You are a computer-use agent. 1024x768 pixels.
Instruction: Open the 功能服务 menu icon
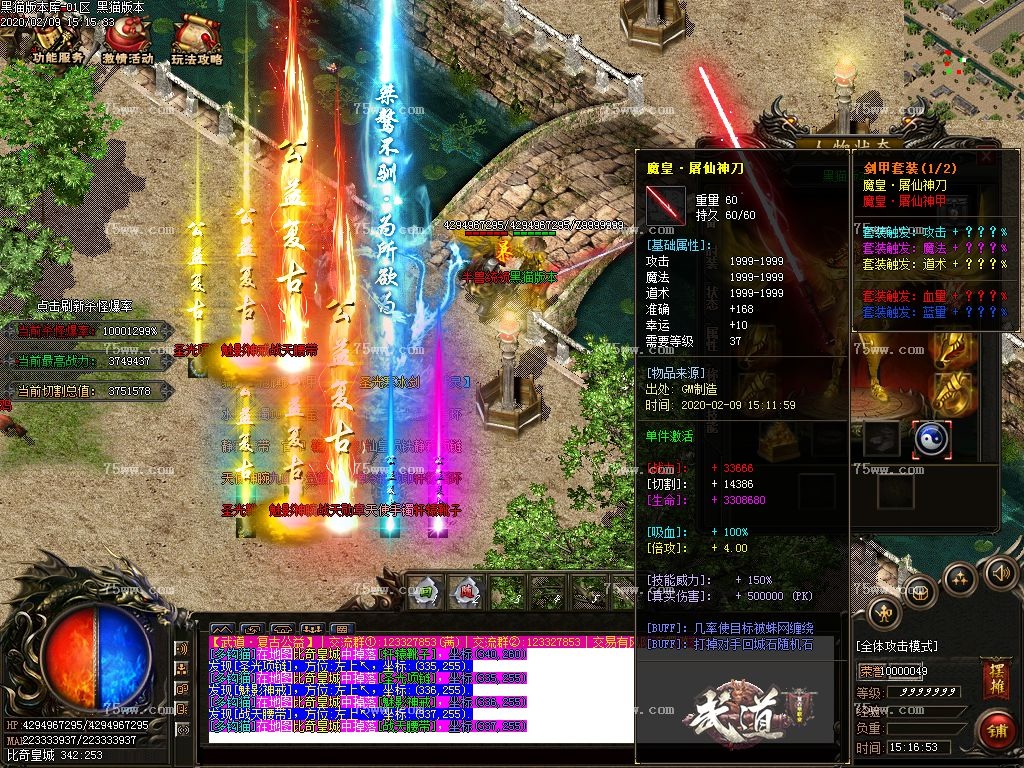tap(57, 42)
